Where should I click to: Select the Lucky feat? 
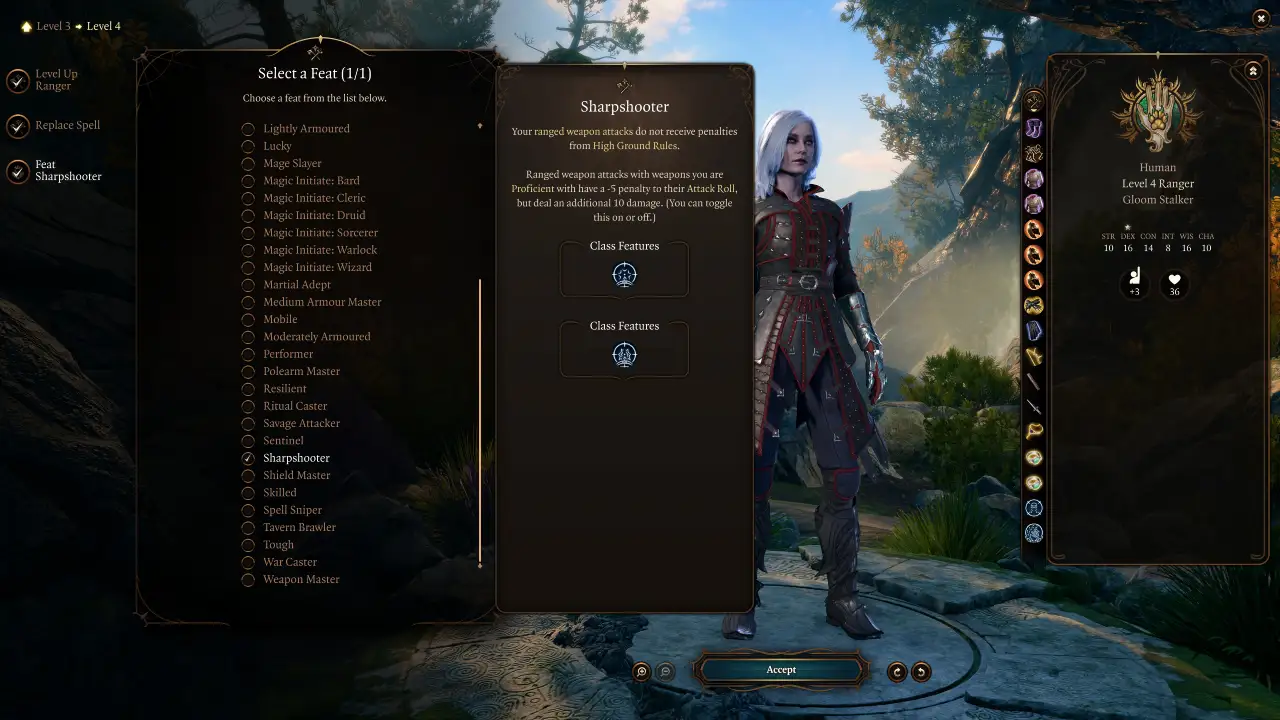tap(277, 145)
